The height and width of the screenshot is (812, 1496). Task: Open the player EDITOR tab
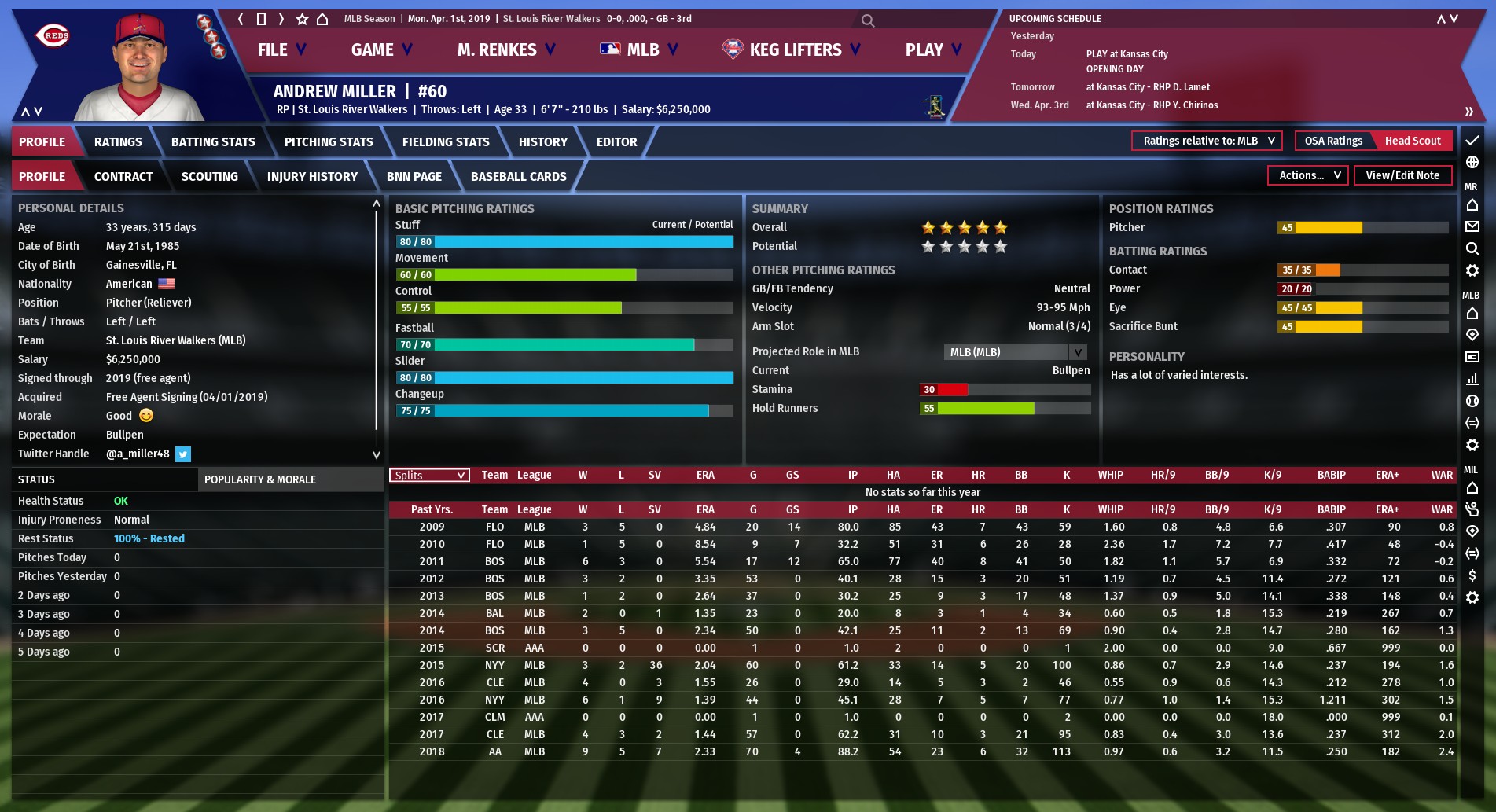point(616,142)
